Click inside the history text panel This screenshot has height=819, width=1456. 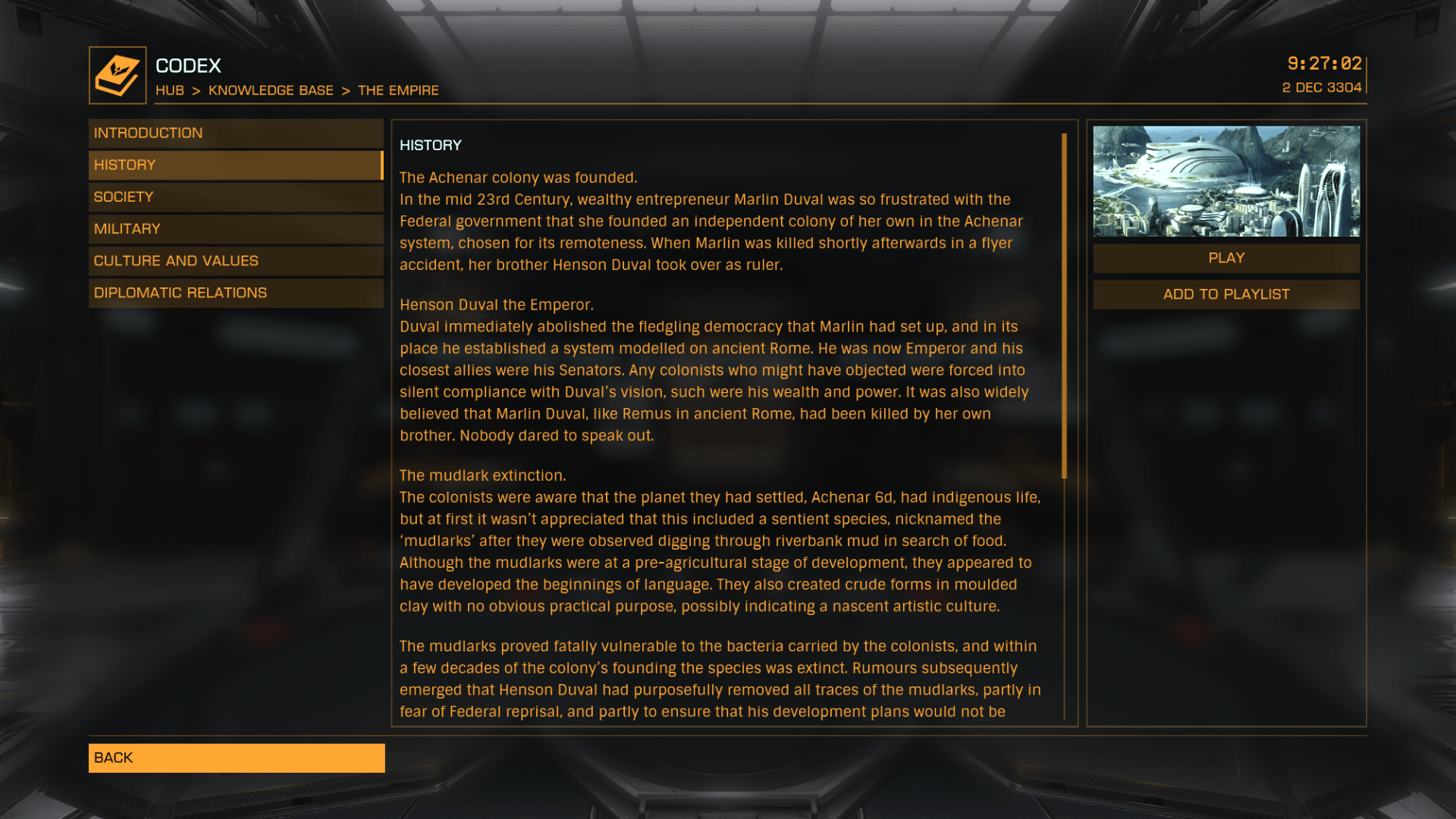tap(720, 417)
